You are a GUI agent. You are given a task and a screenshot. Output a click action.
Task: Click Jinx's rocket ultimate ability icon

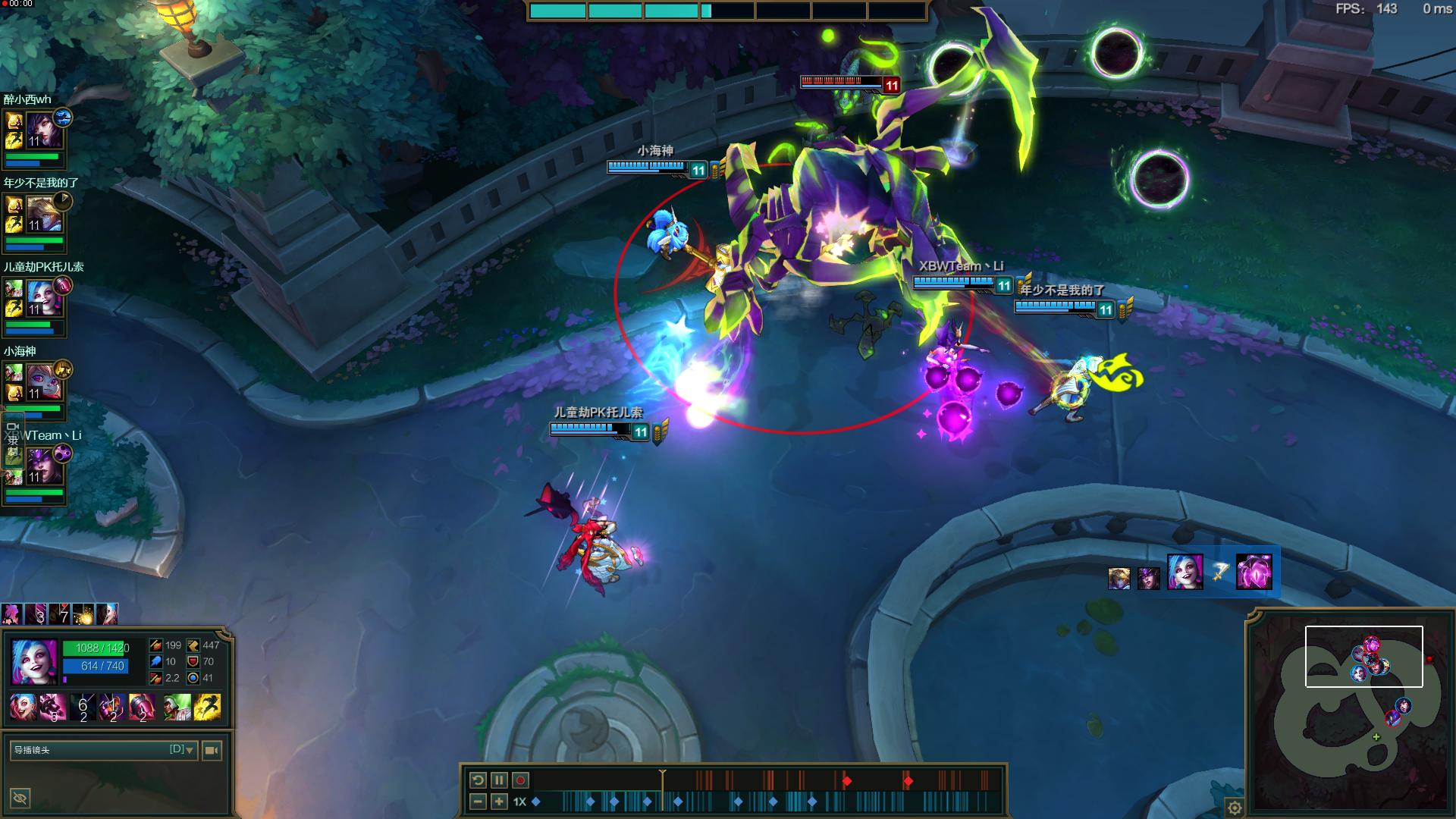142,707
